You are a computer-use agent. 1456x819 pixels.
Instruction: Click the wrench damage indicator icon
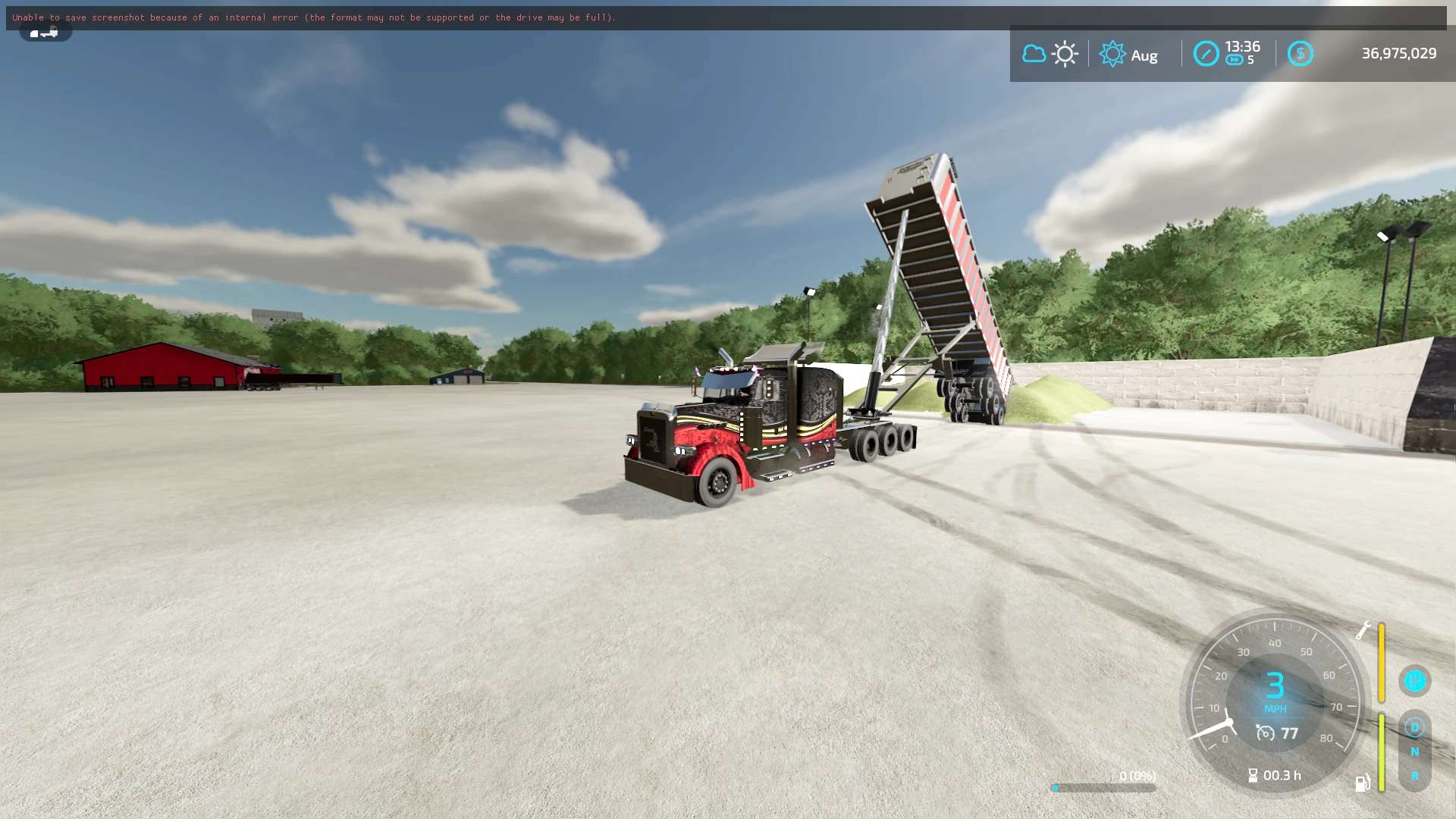click(1363, 630)
